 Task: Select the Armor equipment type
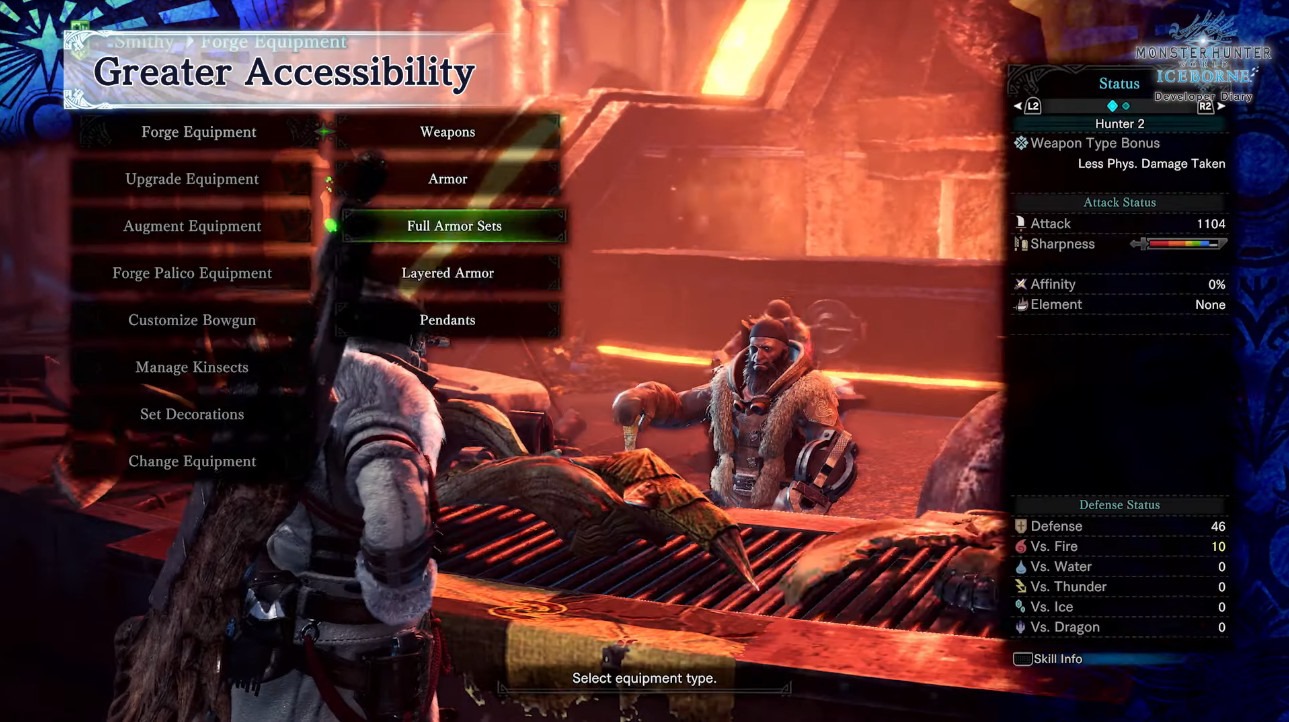[447, 179]
